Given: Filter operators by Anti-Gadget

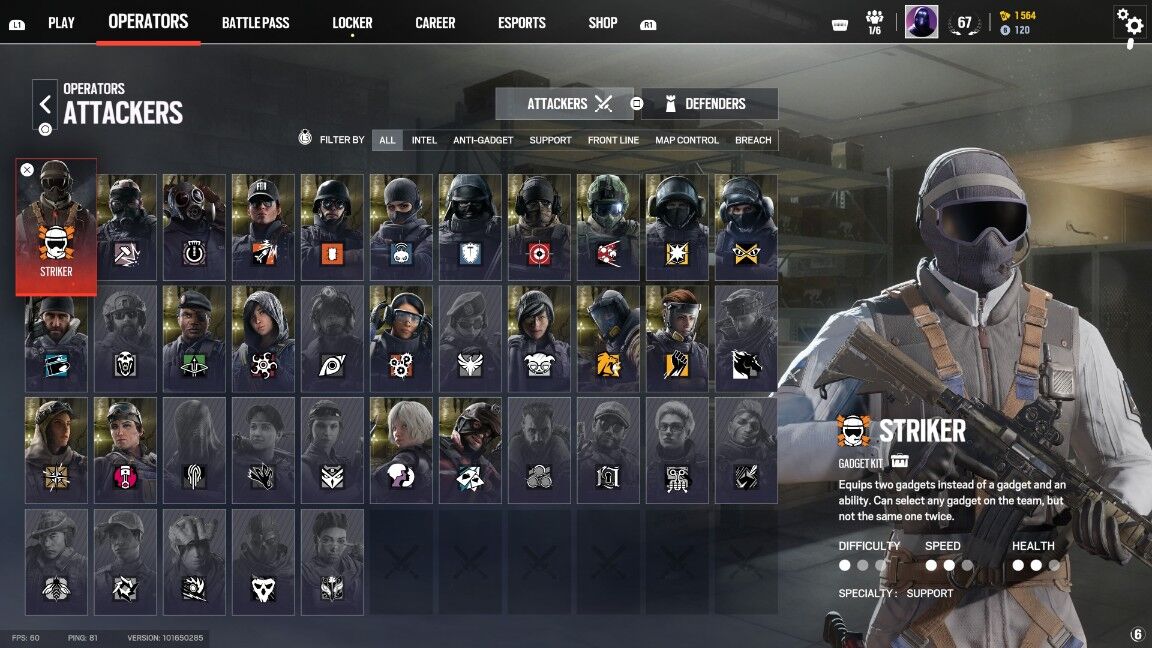Looking at the screenshot, I should pos(483,140).
